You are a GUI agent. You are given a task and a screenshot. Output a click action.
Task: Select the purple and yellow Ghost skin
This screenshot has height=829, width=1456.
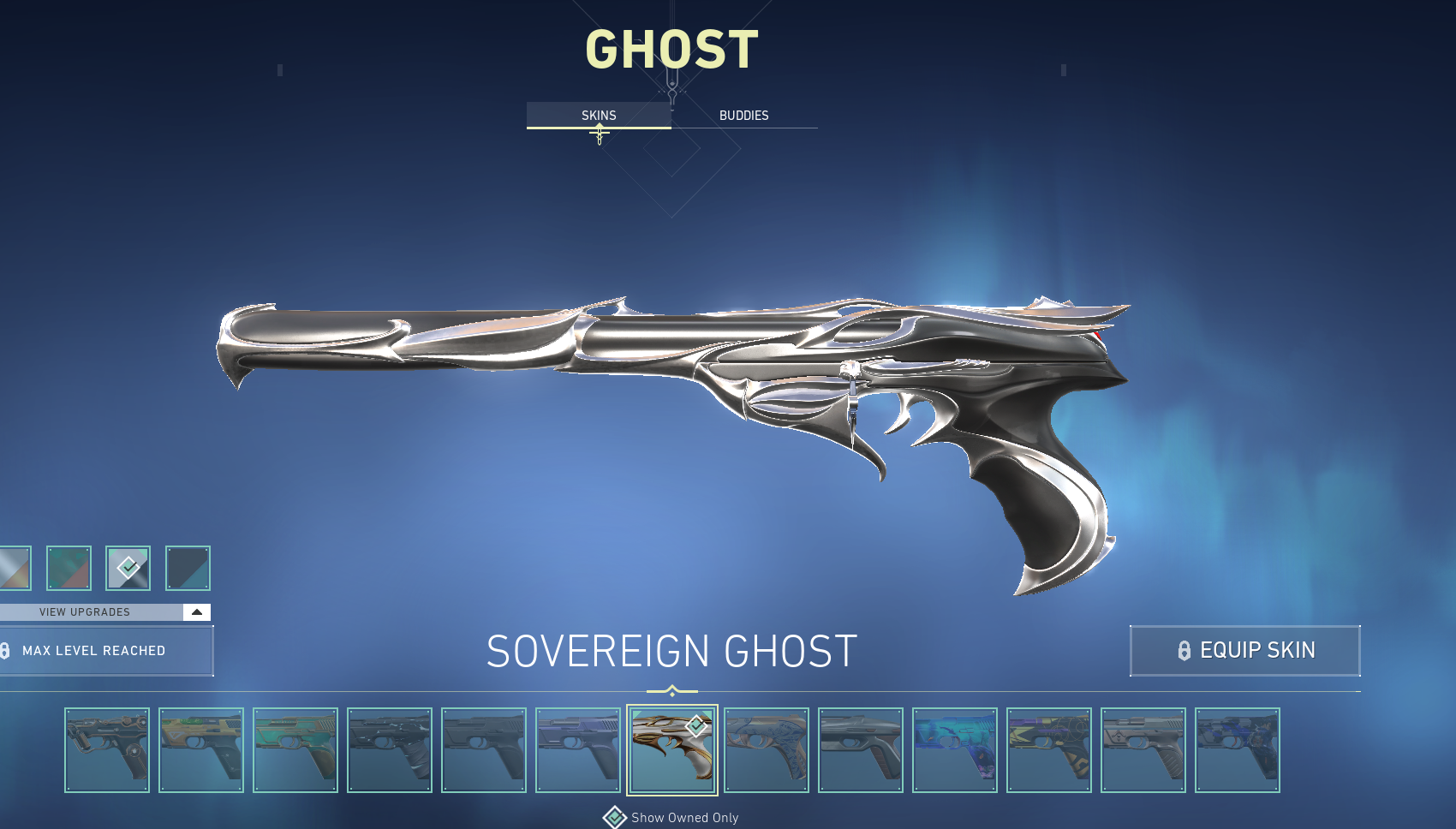click(x=1049, y=750)
